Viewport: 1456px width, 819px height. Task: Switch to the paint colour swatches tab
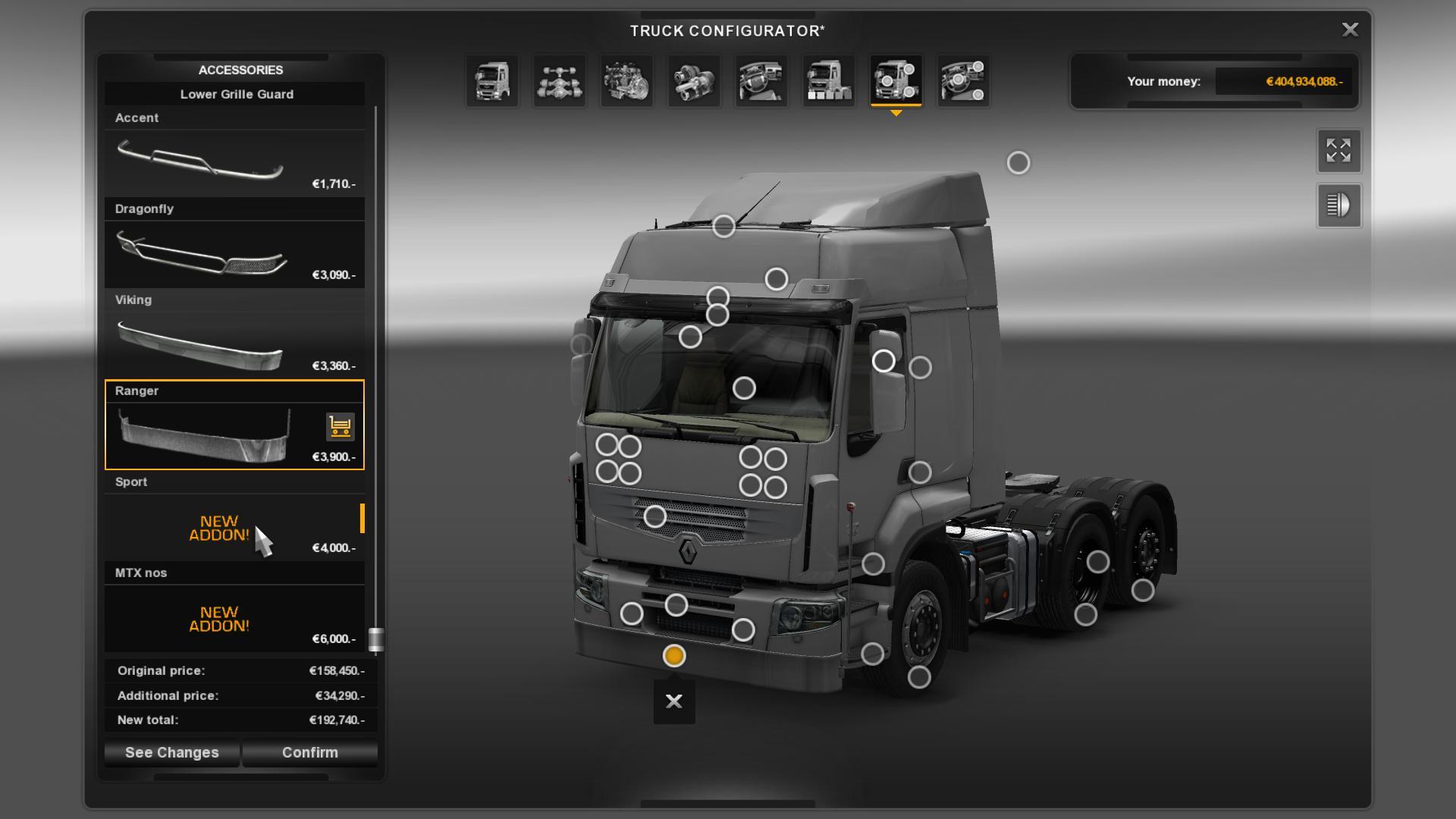(x=829, y=81)
